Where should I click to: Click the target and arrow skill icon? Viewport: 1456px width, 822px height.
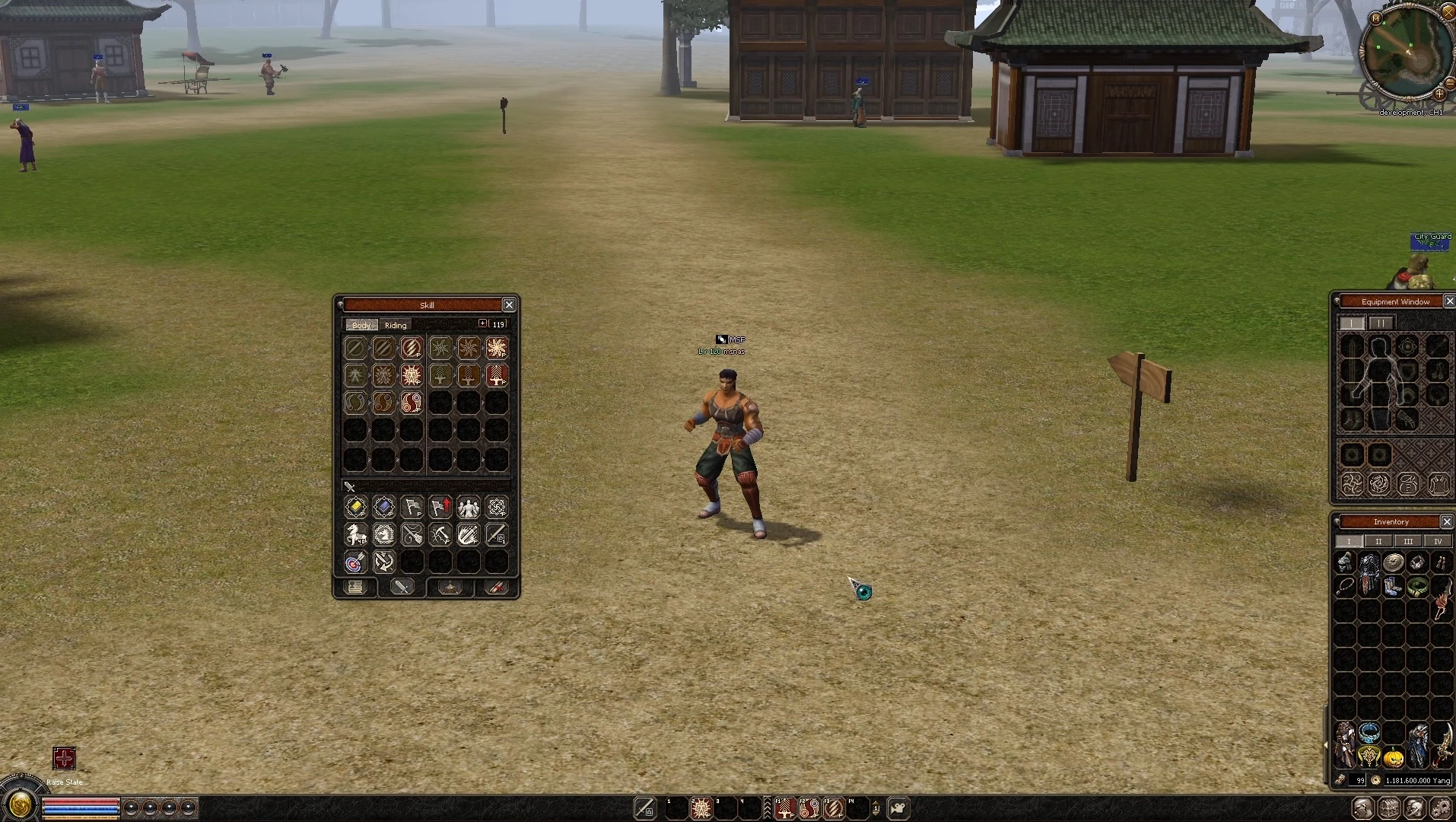tap(355, 562)
